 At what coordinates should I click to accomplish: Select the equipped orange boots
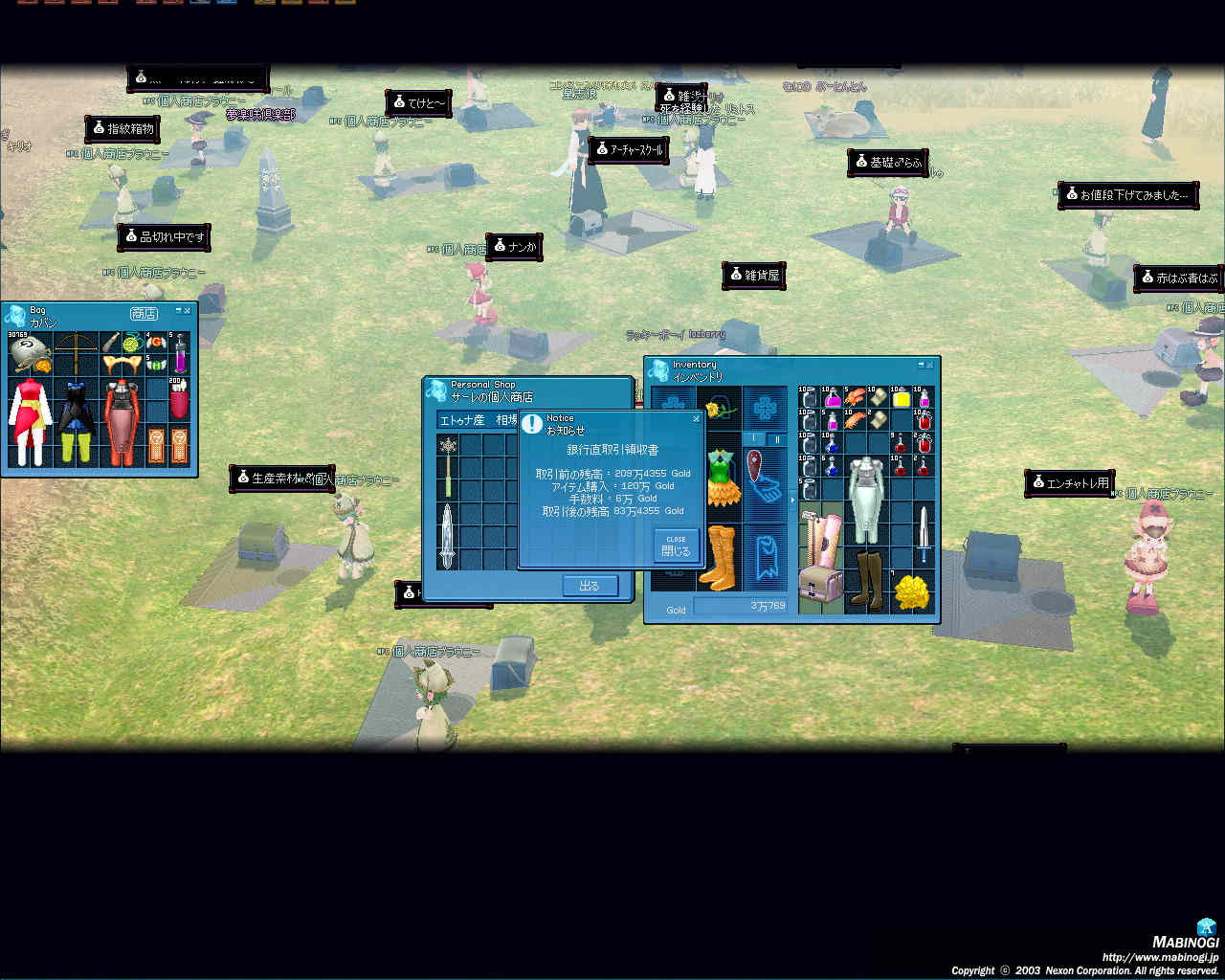[x=718, y=555]
